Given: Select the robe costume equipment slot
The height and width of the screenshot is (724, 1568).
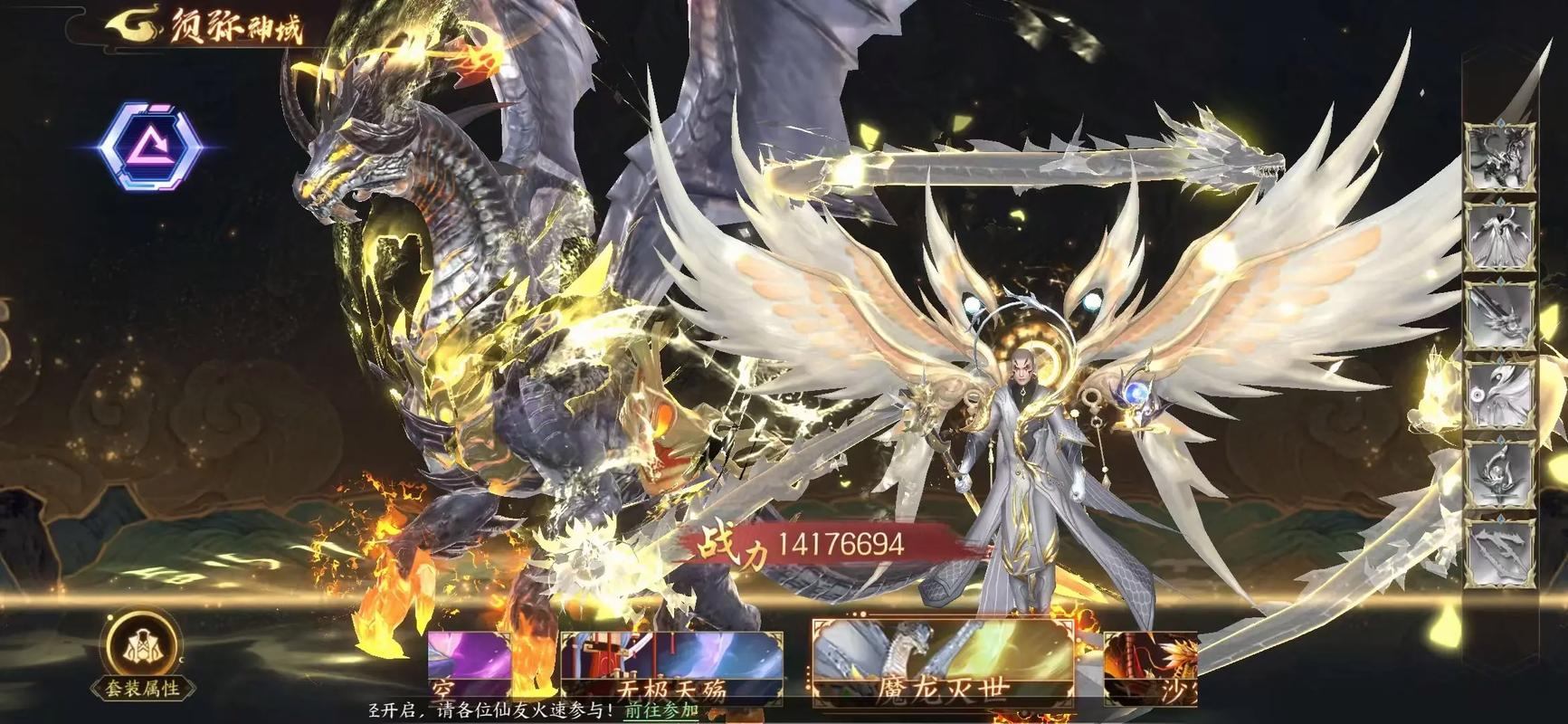Looking at the screenshot, I should [1500, 236].
